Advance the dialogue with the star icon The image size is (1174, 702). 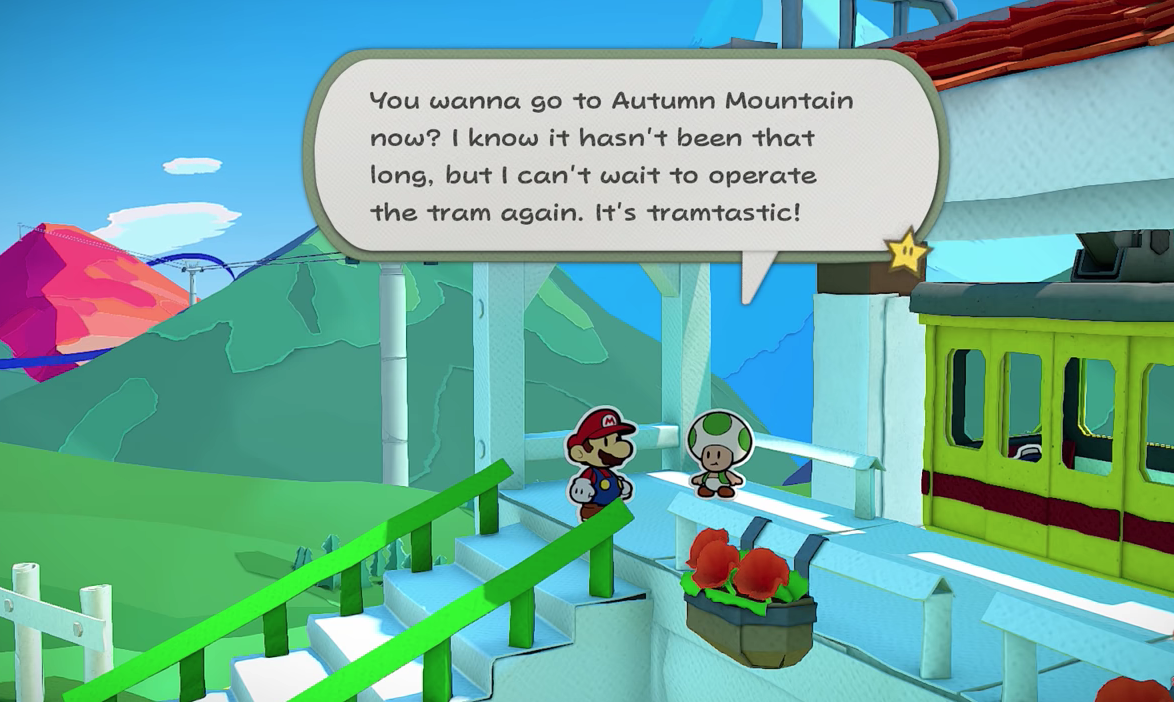[908, 251]
